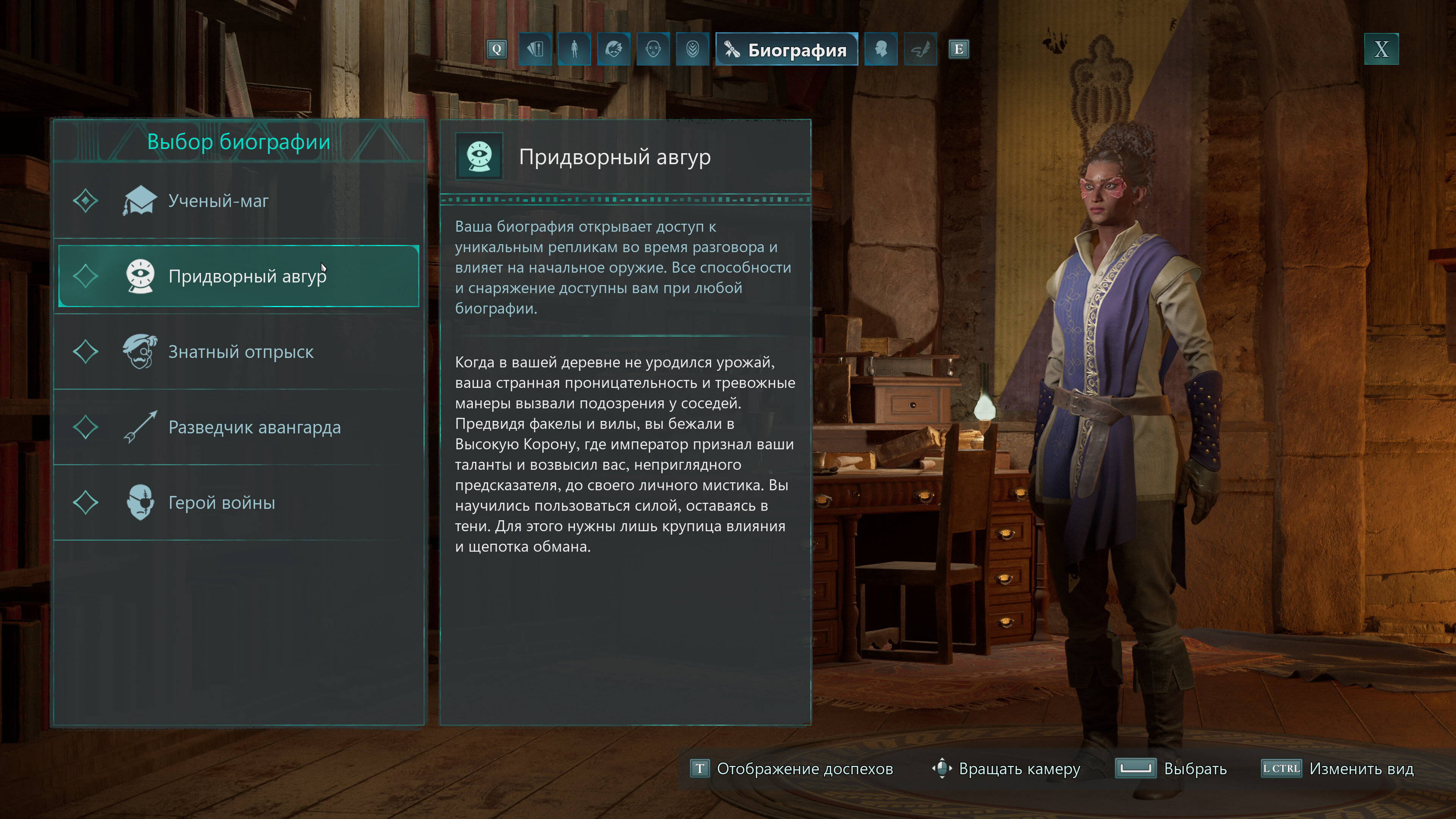The height and width of the screenshot is (819, 1456).
Task: Select Разведчик авангарда from the list
Action: (x=237, y=427)
